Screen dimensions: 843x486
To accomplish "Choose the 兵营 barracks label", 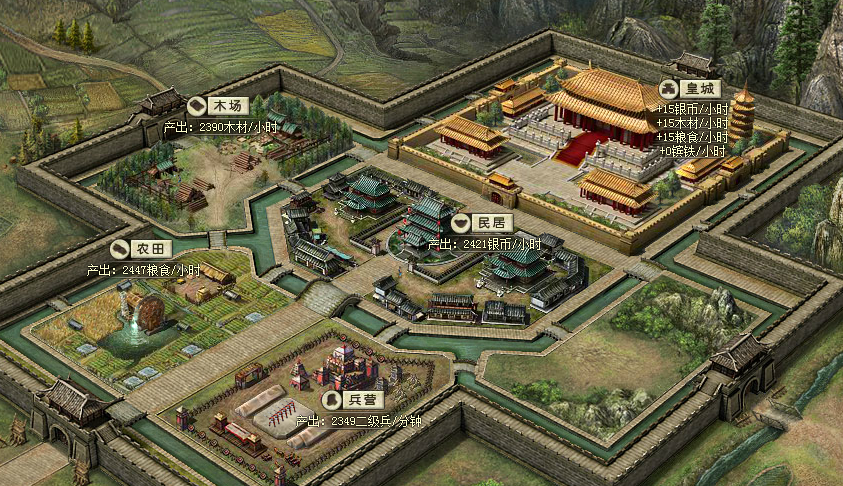I will tap(350, 398).
